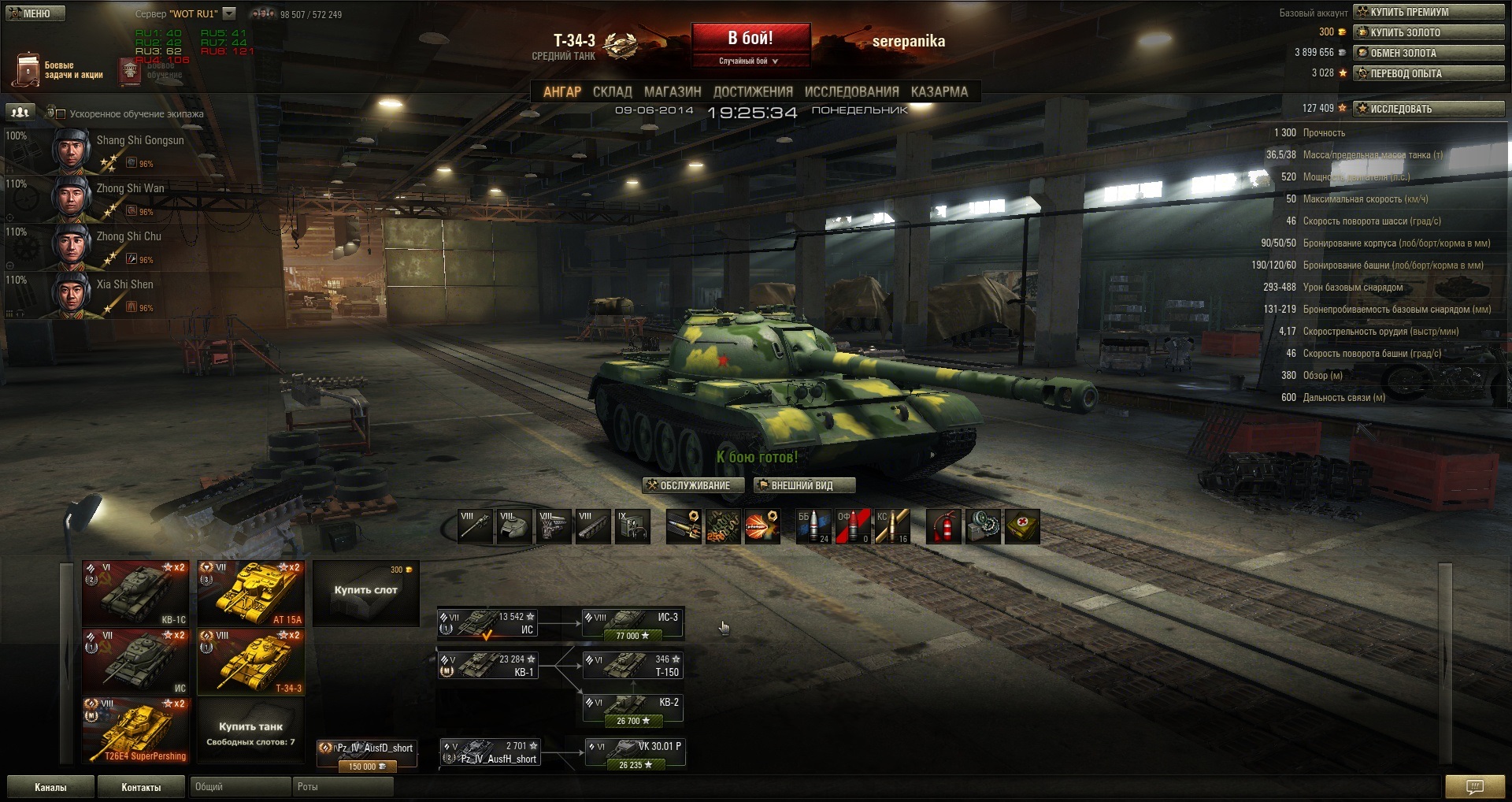The width and height of the screenshot is (1512, 802).
Task: Buy a new tank slot
Action: click(365, 592)
